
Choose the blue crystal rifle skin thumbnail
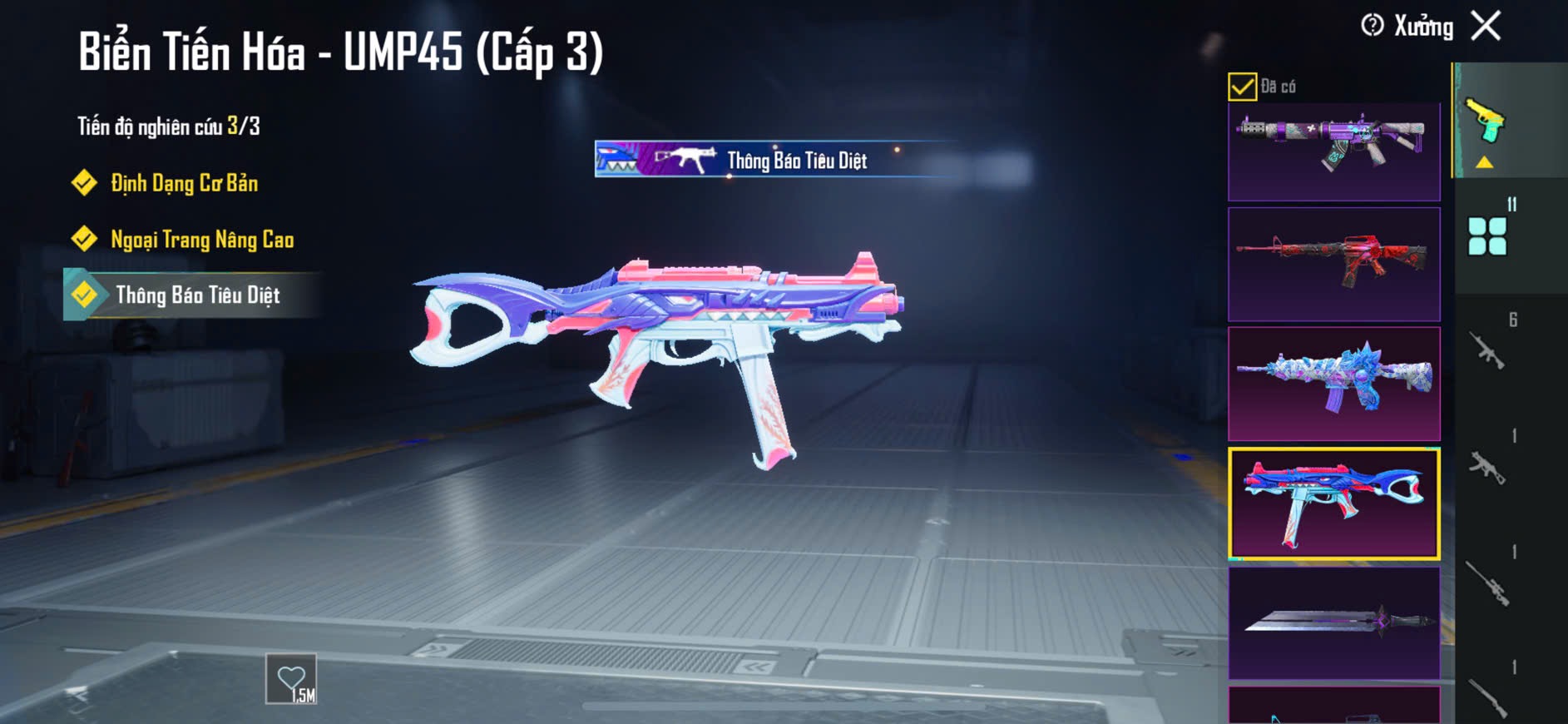[x=1333, y=384]
